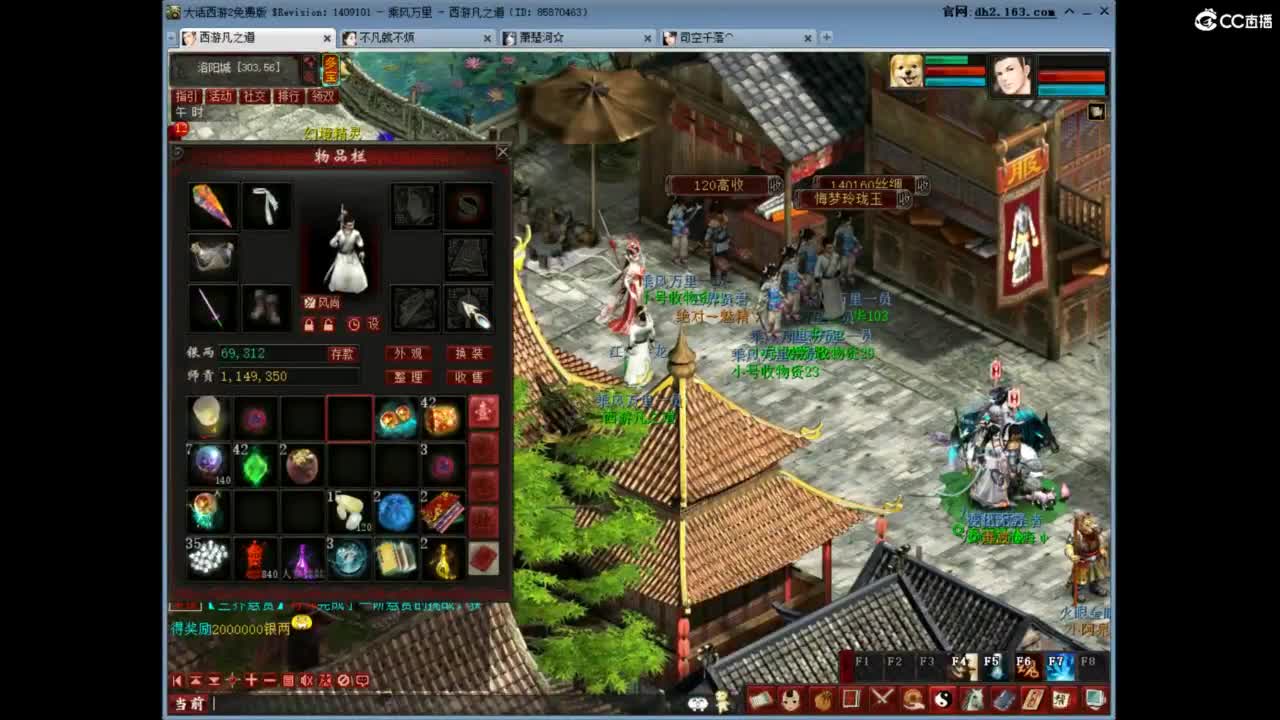Click the bag icon on the bottom toolbar

(823, 701)
